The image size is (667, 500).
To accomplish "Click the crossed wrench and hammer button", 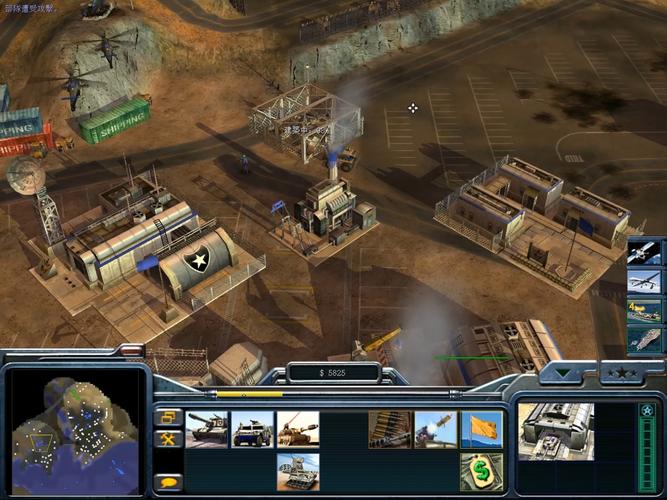I will pyautogui.click(x=167, y=439).
